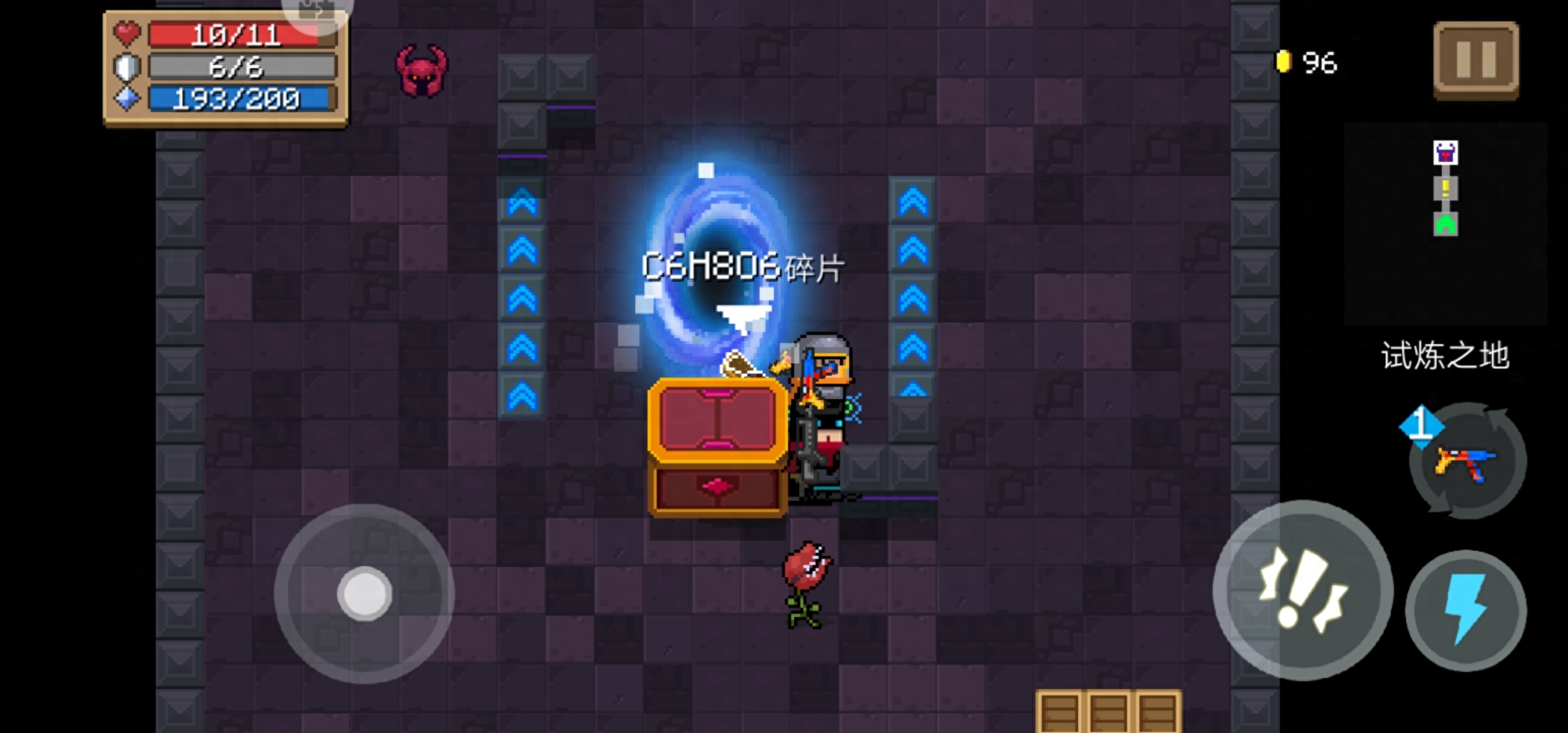Tap the attack button with exclamation marks
Viewport: 1568px width, 733px height.
click(1302, 590)
